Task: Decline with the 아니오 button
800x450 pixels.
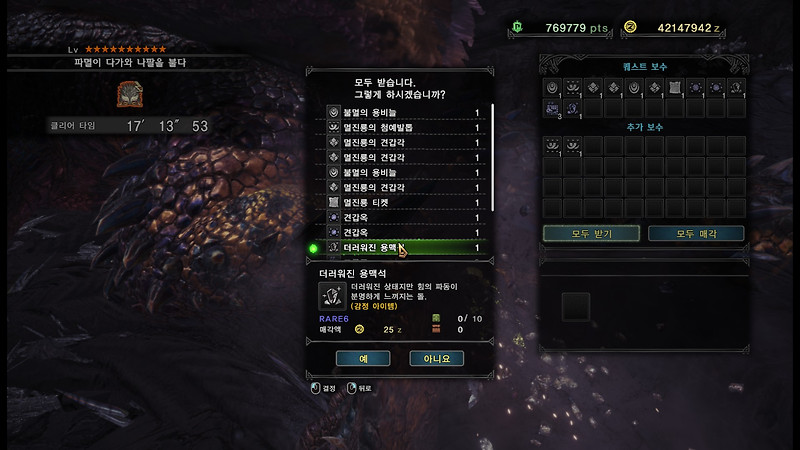Action: click(x=437, y=358)
